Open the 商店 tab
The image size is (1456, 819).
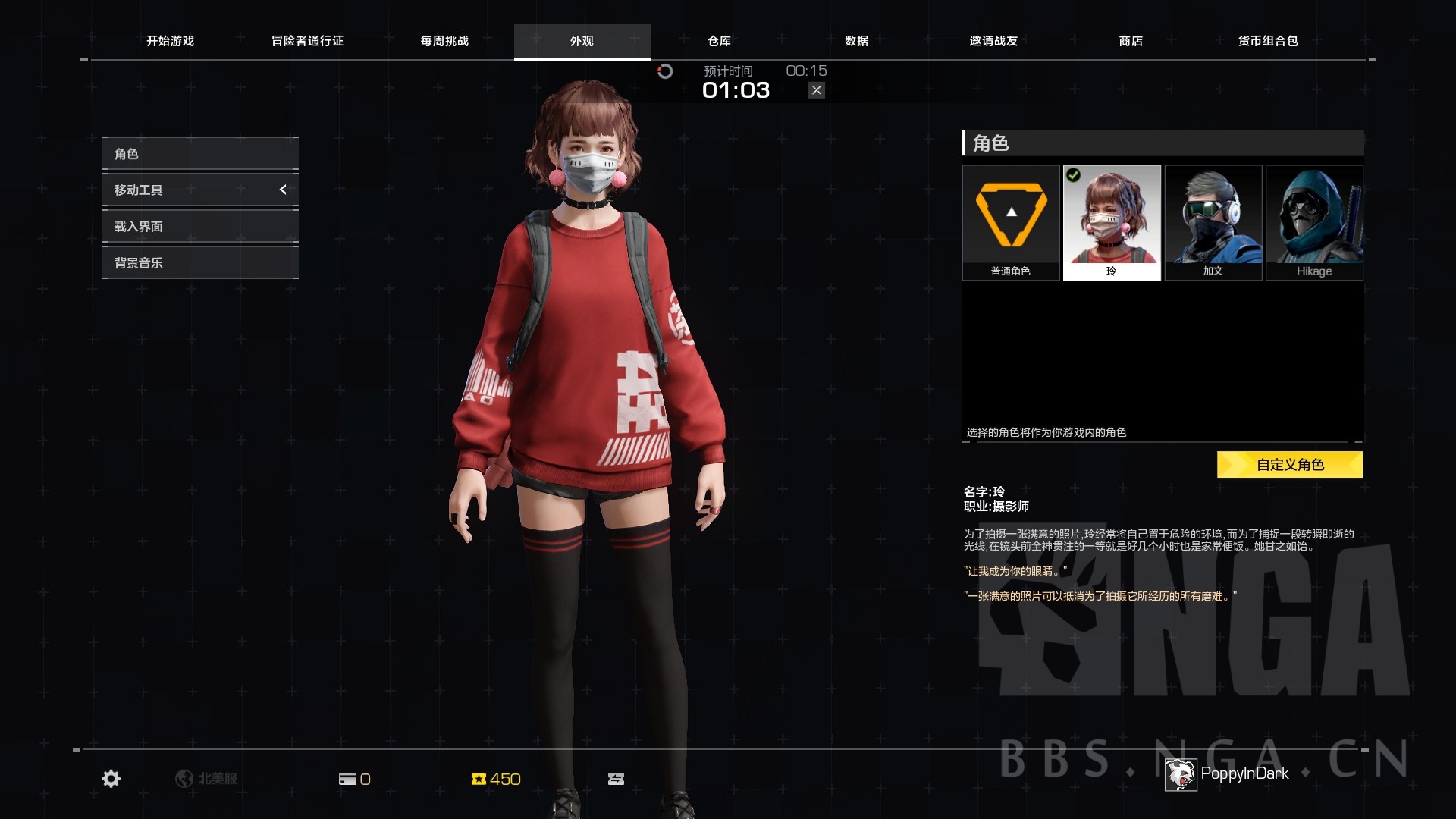tap(1131, 42)
